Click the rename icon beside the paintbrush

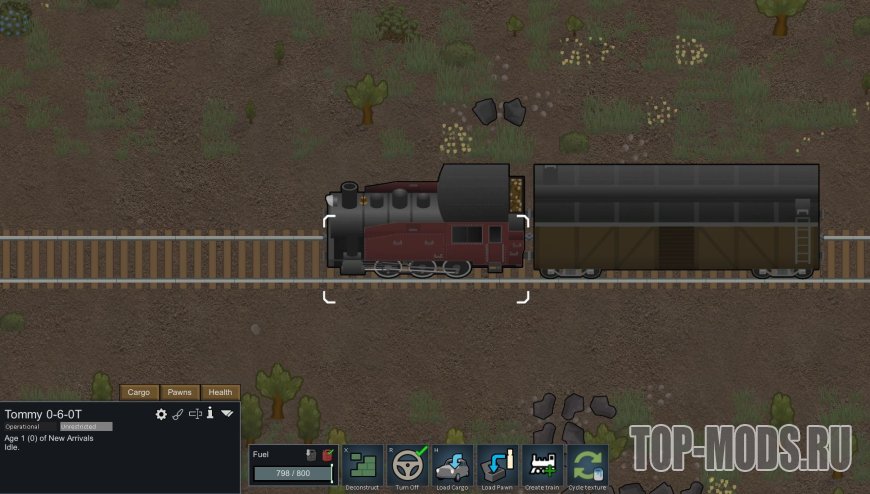tap(195, 414)
